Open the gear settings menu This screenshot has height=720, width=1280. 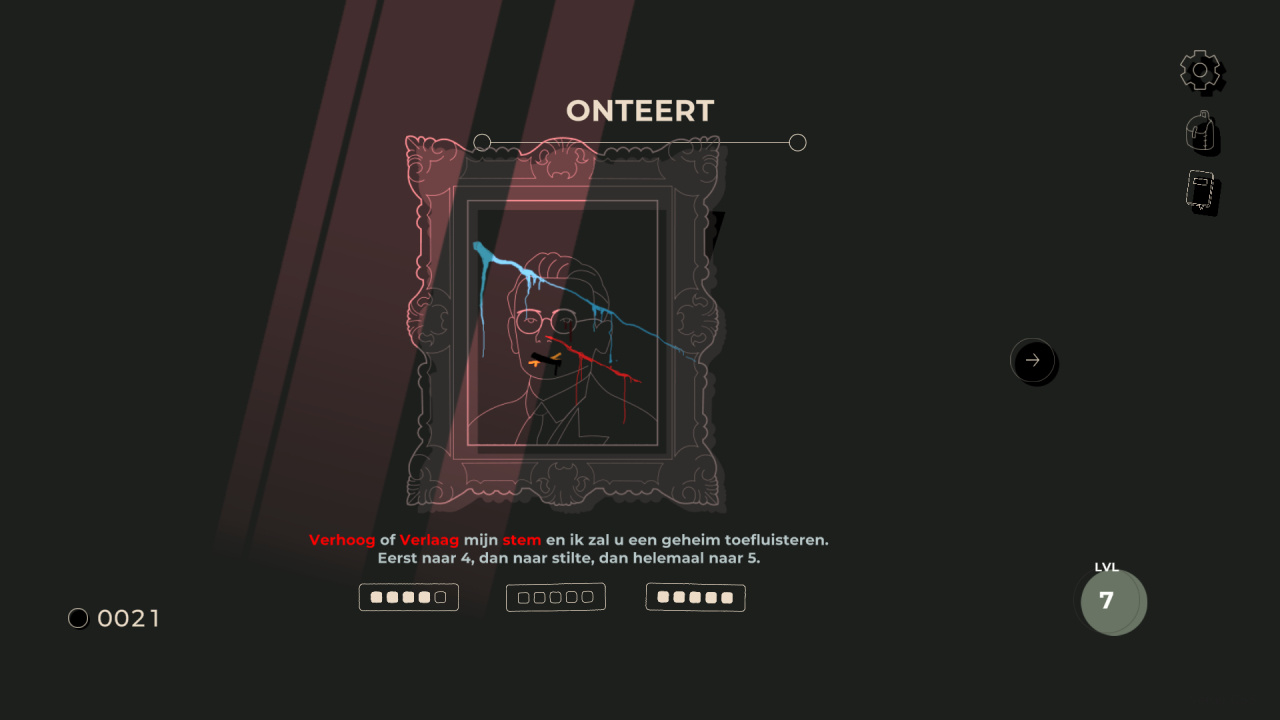[x=1201, y=72]
